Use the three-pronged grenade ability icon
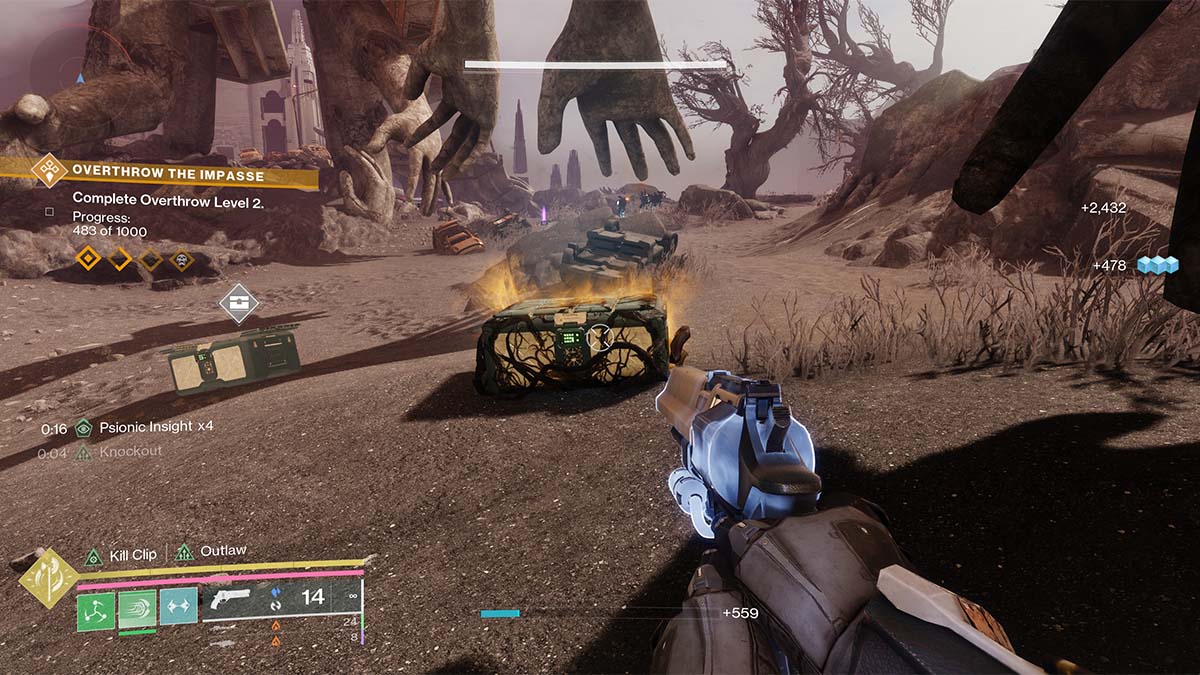 96,610
